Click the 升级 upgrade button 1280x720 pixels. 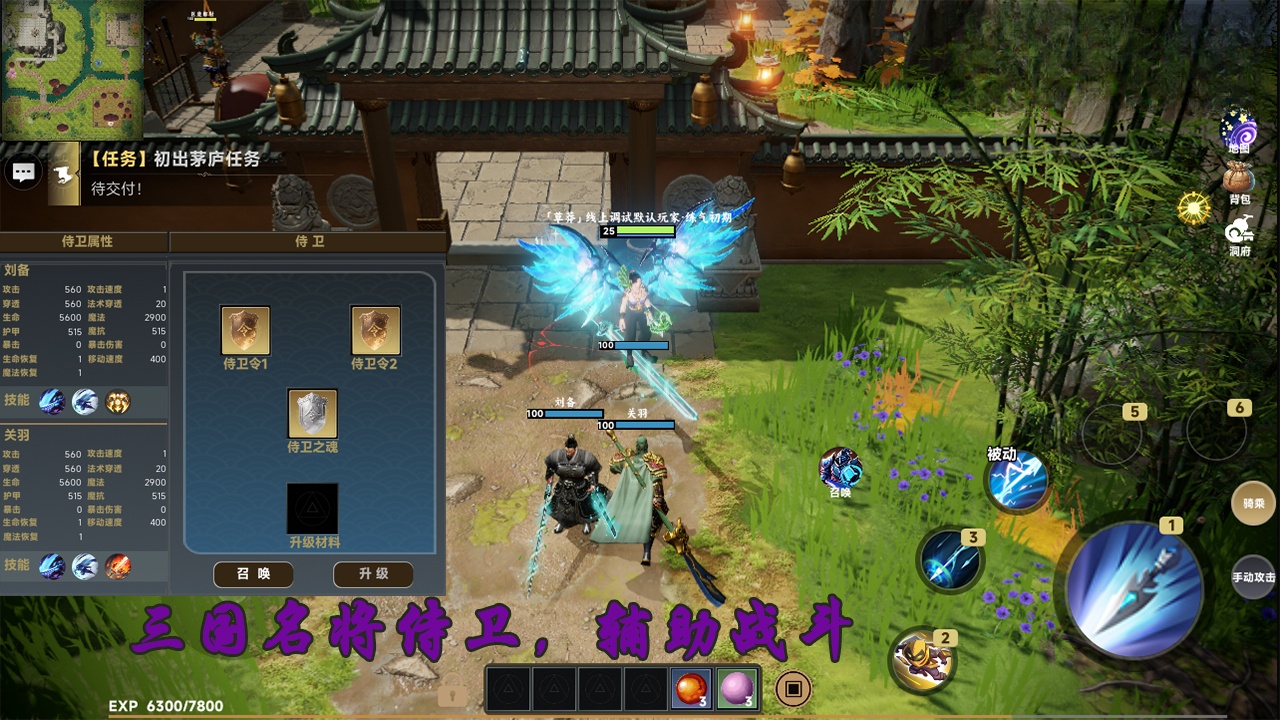(x=373, y=574)
